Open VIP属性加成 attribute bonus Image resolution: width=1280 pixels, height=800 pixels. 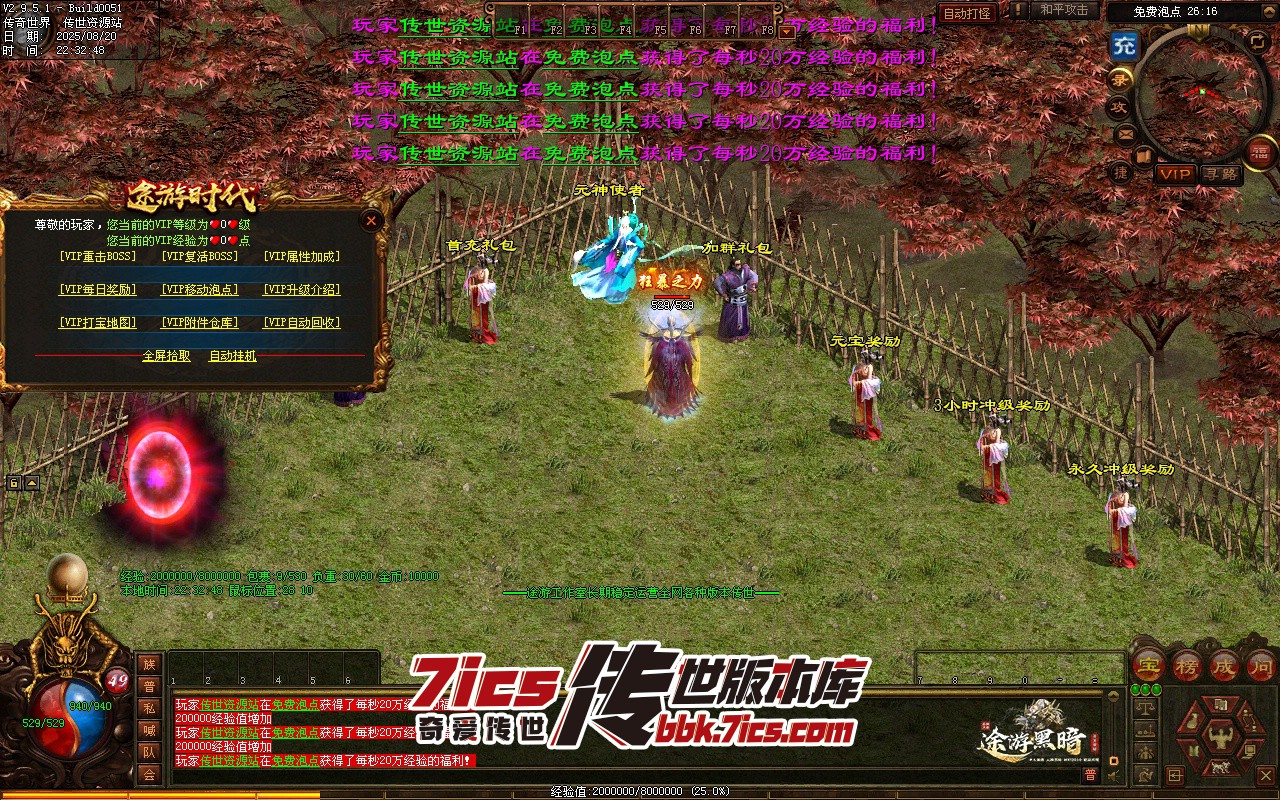point(302,256)
